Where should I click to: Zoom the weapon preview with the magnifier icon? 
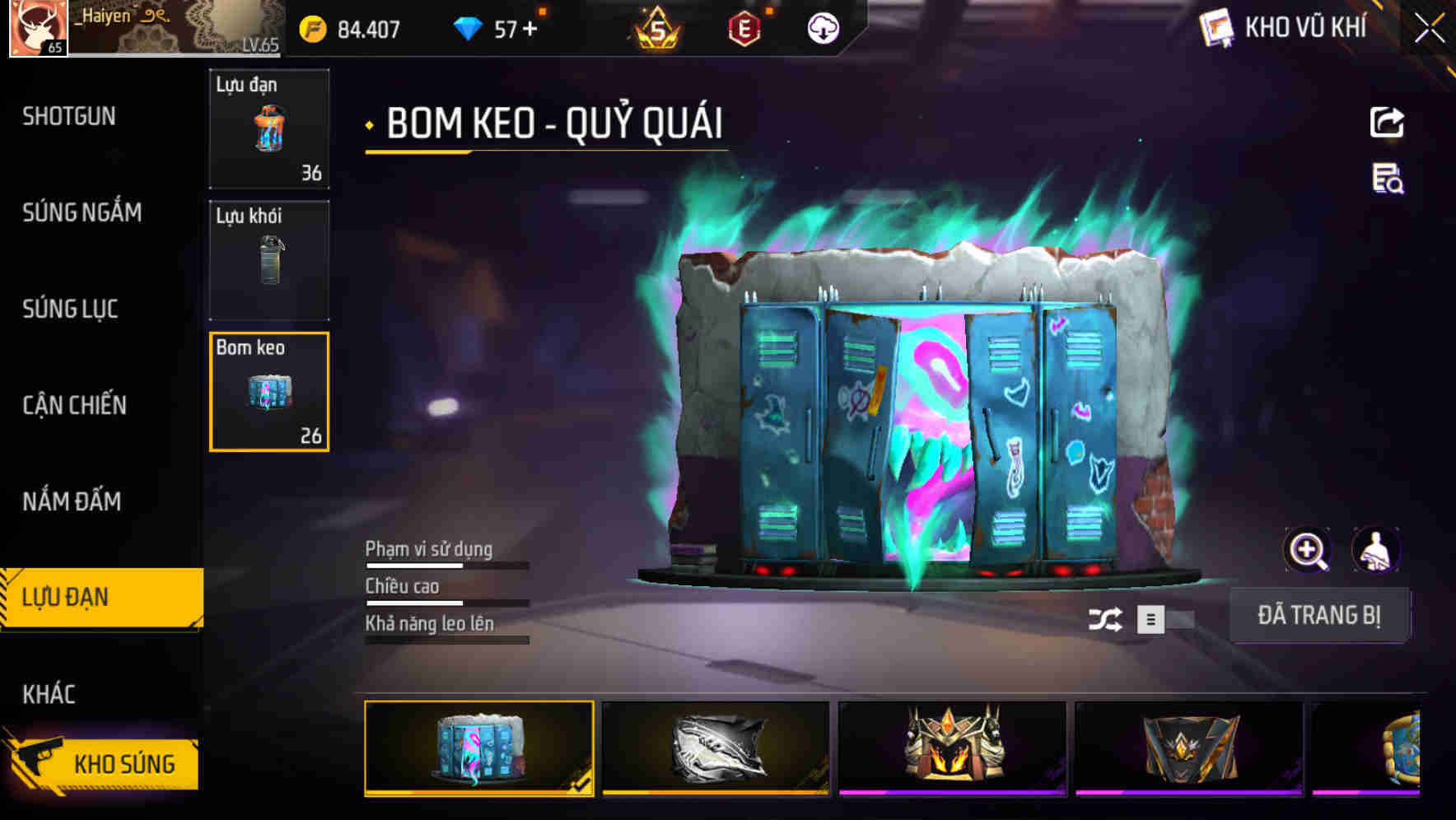1308,550
